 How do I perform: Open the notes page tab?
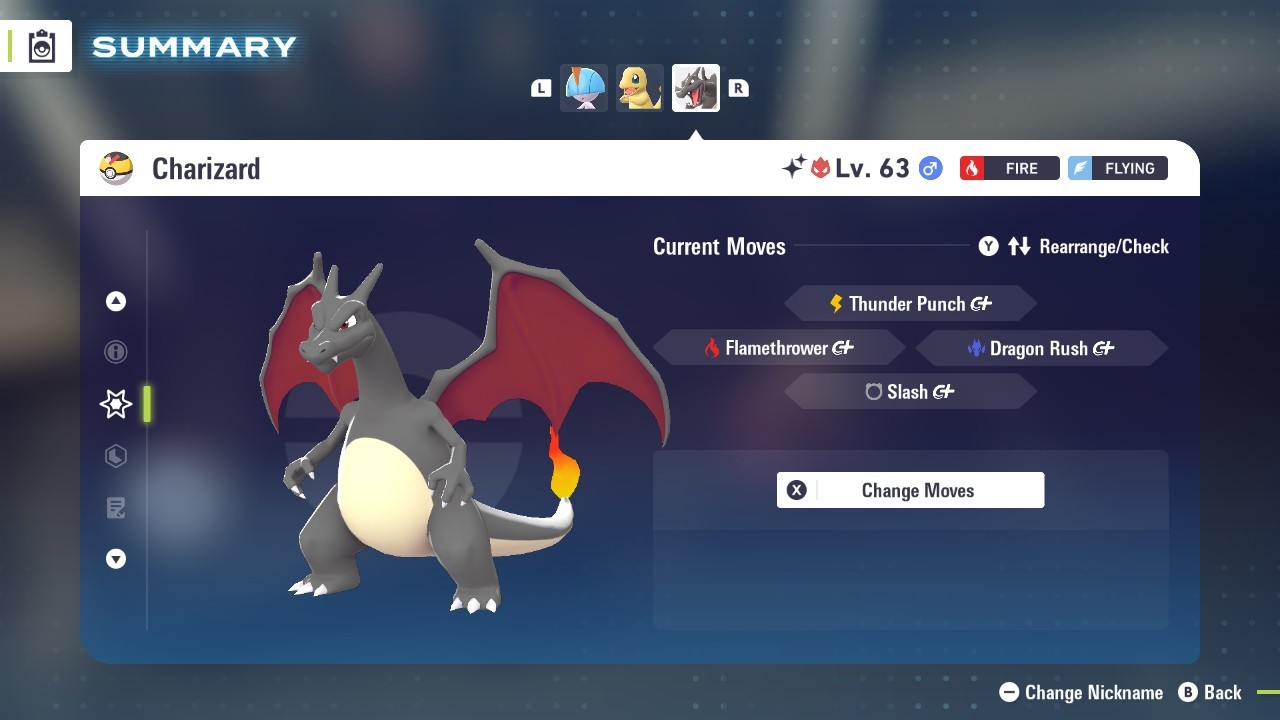click(116, 508)
